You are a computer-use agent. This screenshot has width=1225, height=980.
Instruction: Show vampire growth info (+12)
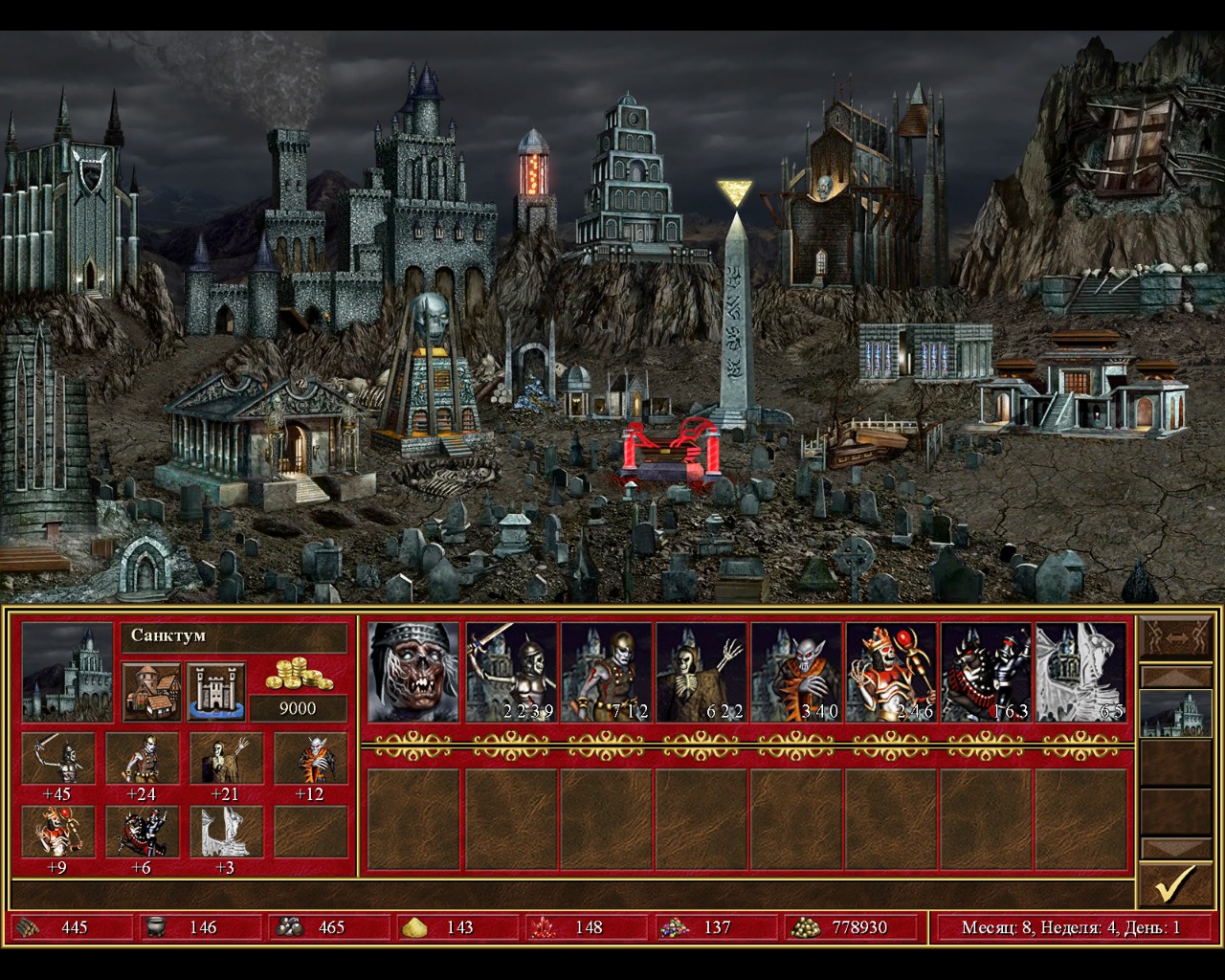tap(311, 758)
